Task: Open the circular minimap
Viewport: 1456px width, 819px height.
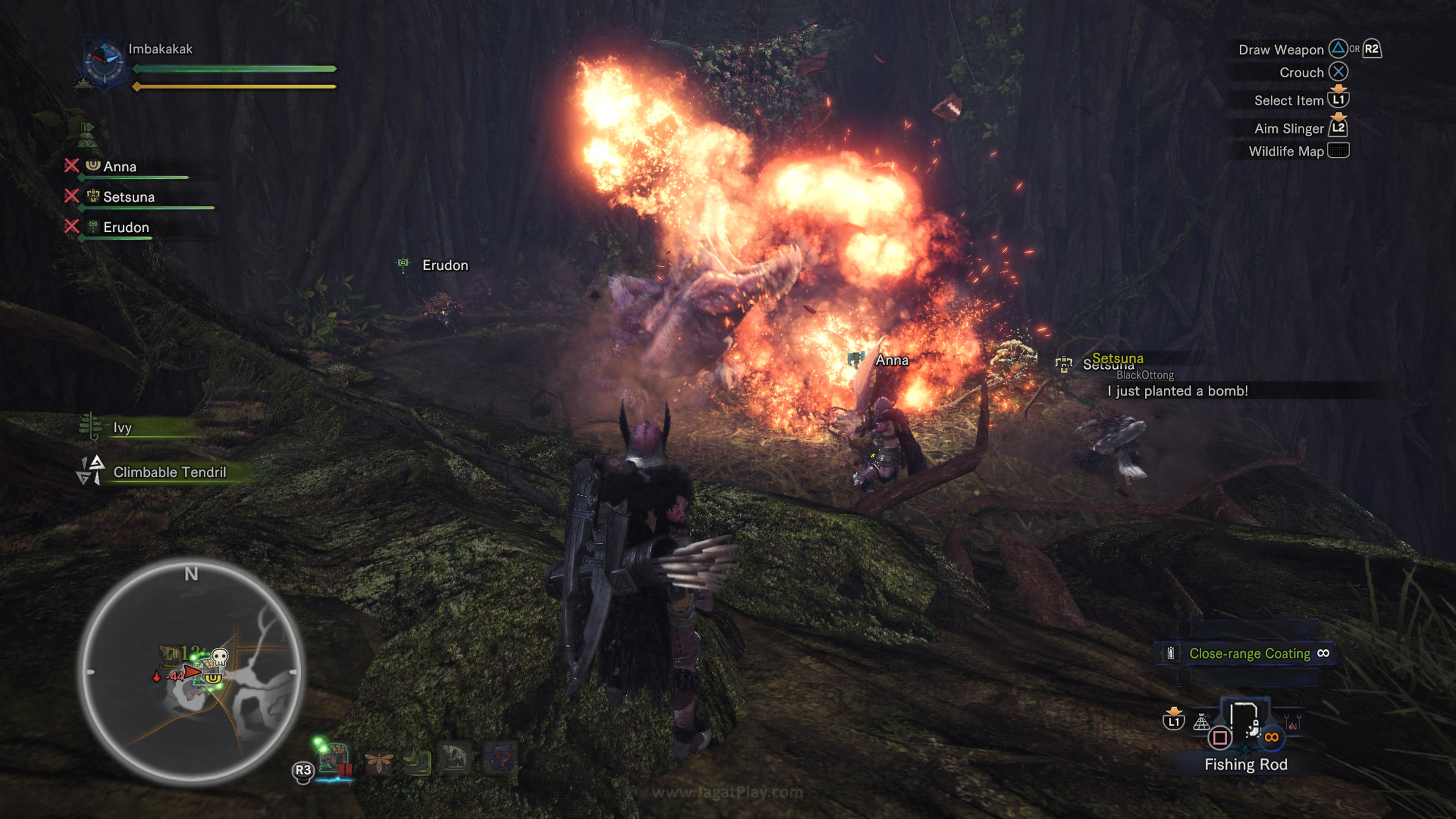Action: point(191,673)
